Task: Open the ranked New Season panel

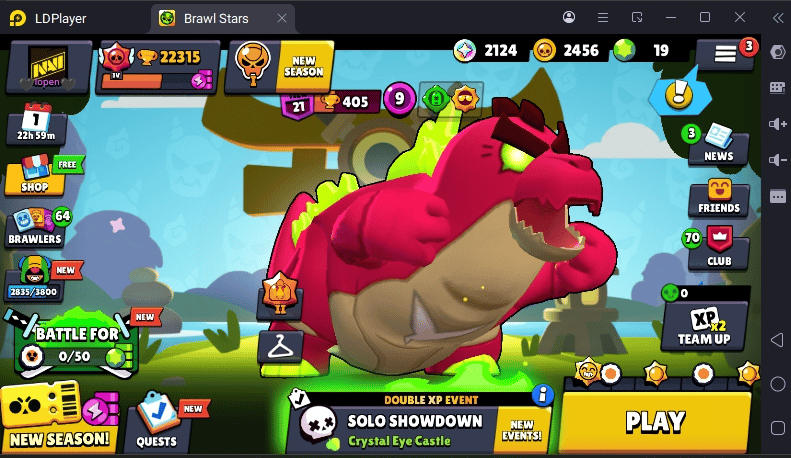Action: click(279, 67)
